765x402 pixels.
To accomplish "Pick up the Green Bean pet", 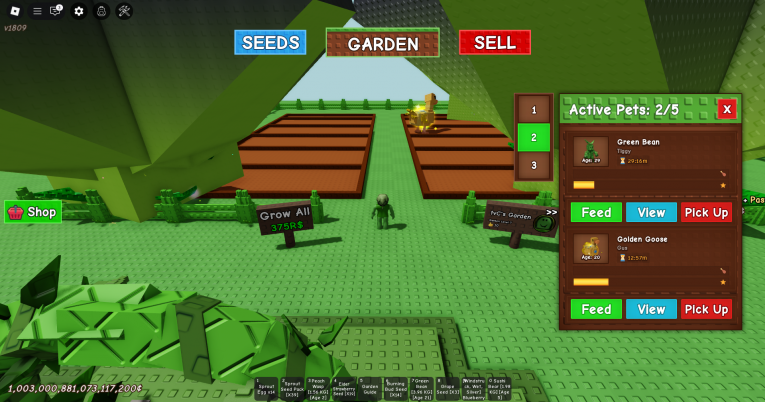I will point(706,212).
